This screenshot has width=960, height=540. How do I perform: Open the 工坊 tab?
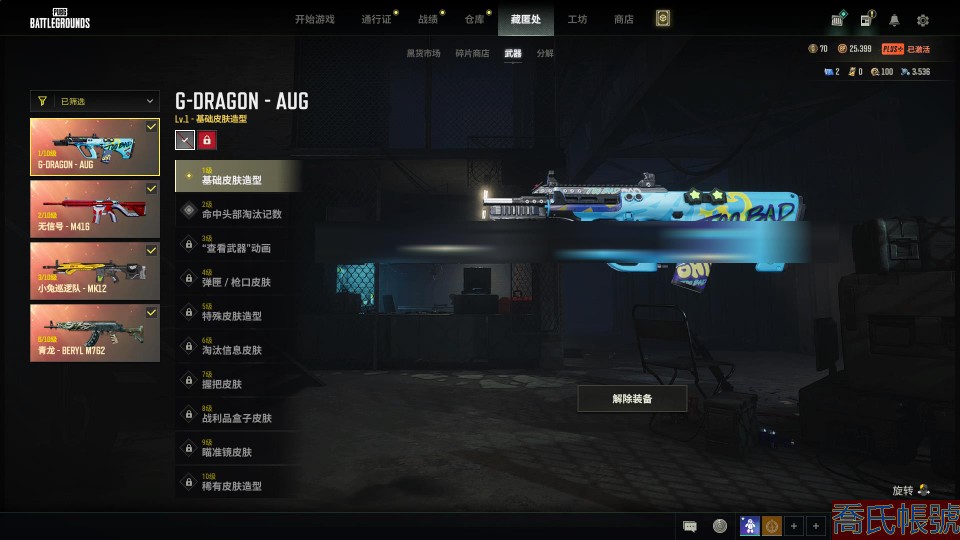click(x=577, y=19)
